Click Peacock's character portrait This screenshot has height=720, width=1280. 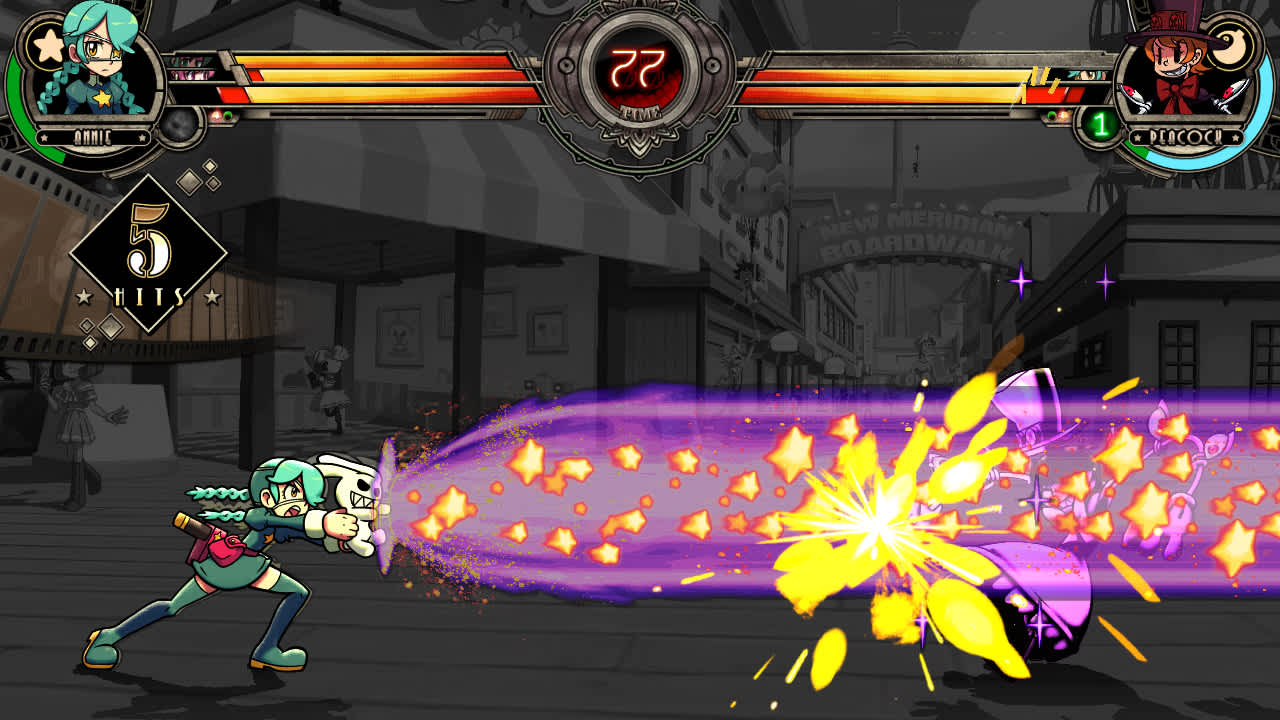1175,64
